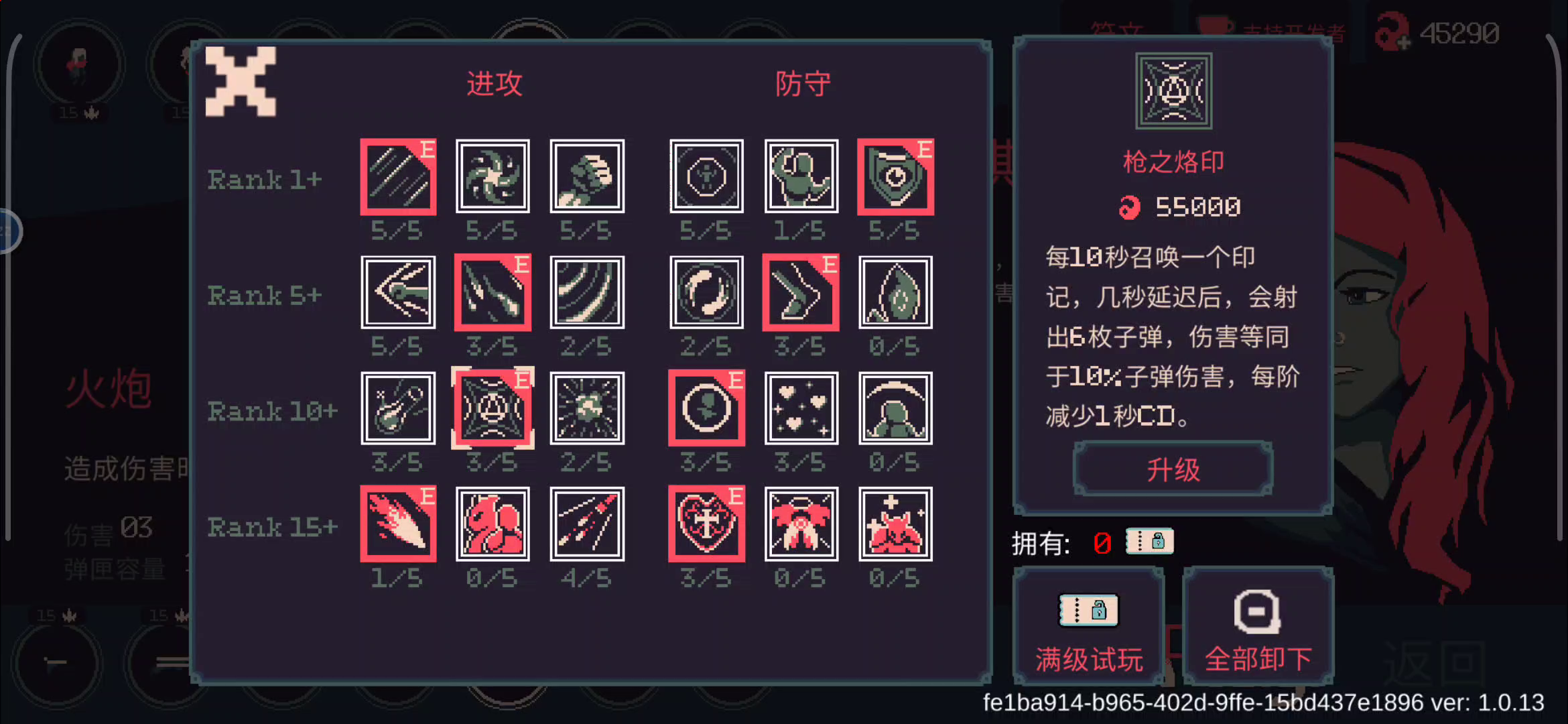This screenshot has height=724, width=1568.
Task: Select the rocket missiles skill in Rank 15 row
Action: [x=586, y=524]
